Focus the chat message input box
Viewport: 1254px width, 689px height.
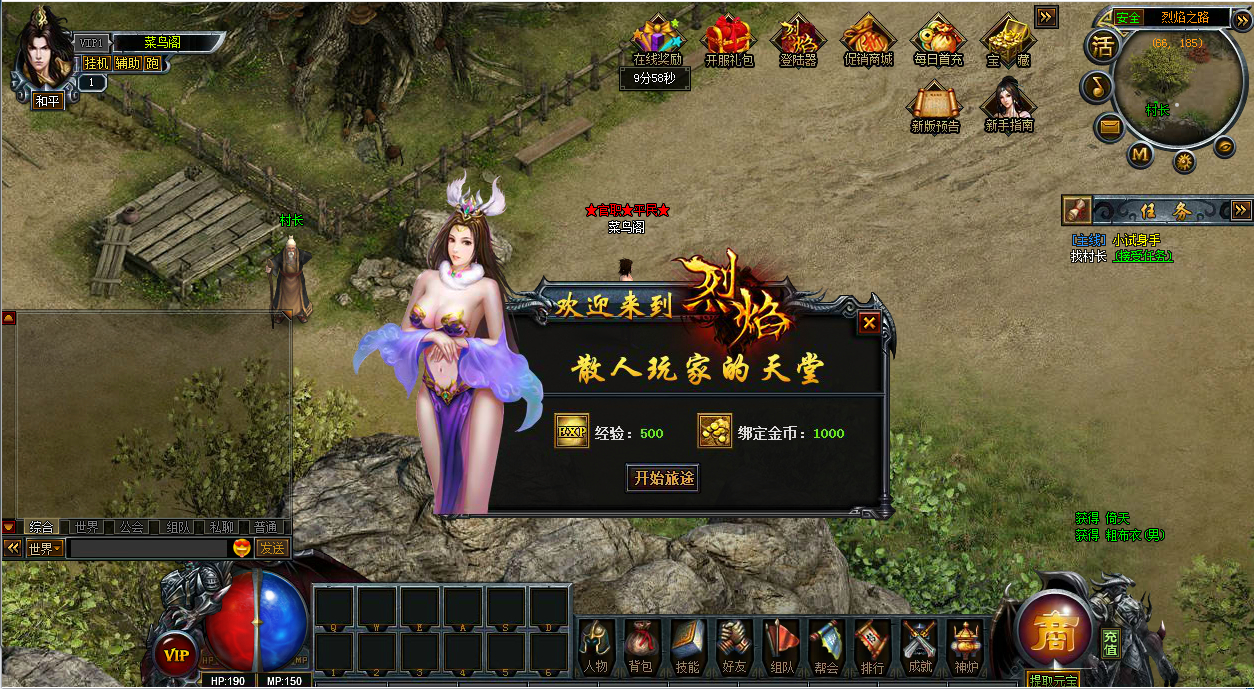tap(148, 548)
